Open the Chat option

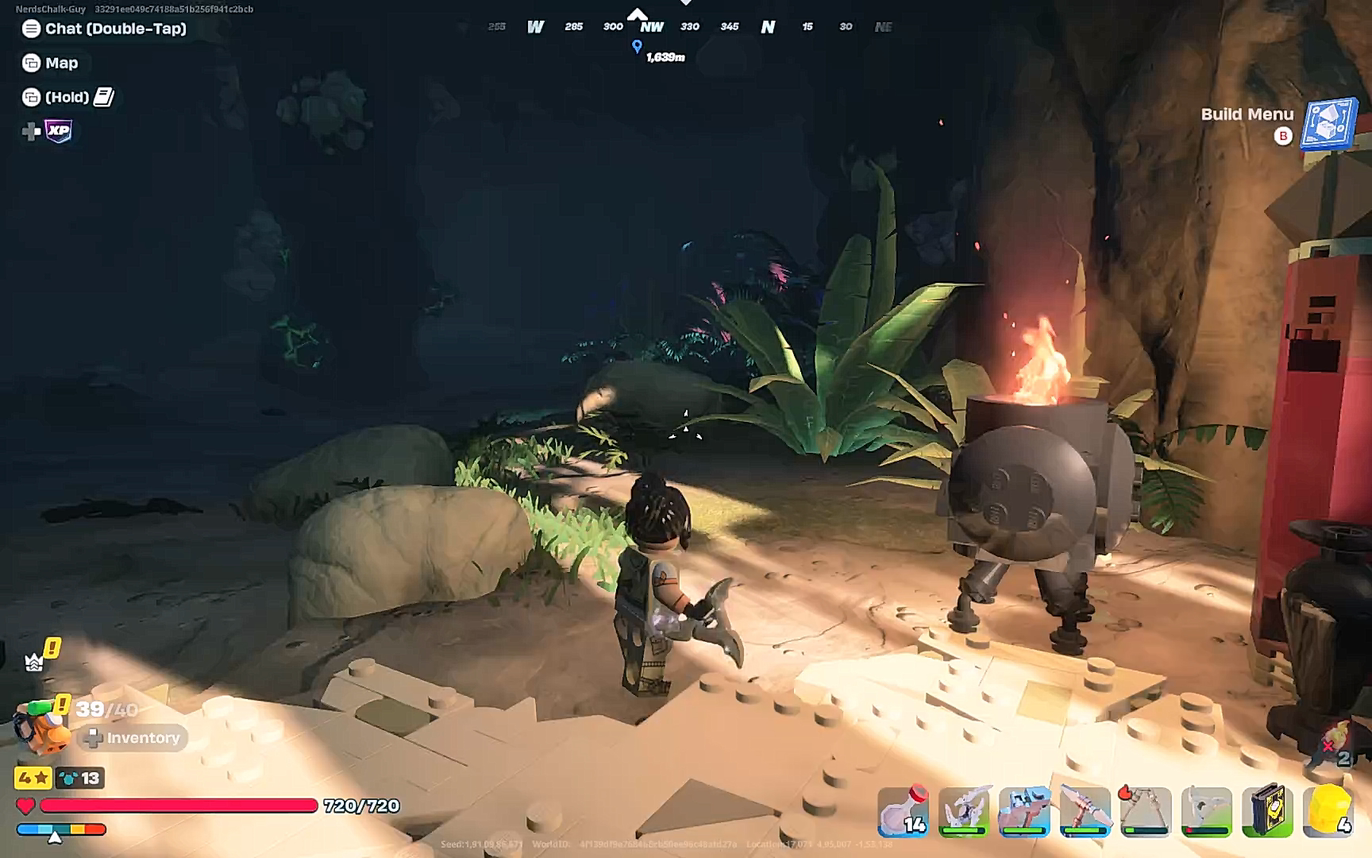pyautogui.click(x=104, y=29)
